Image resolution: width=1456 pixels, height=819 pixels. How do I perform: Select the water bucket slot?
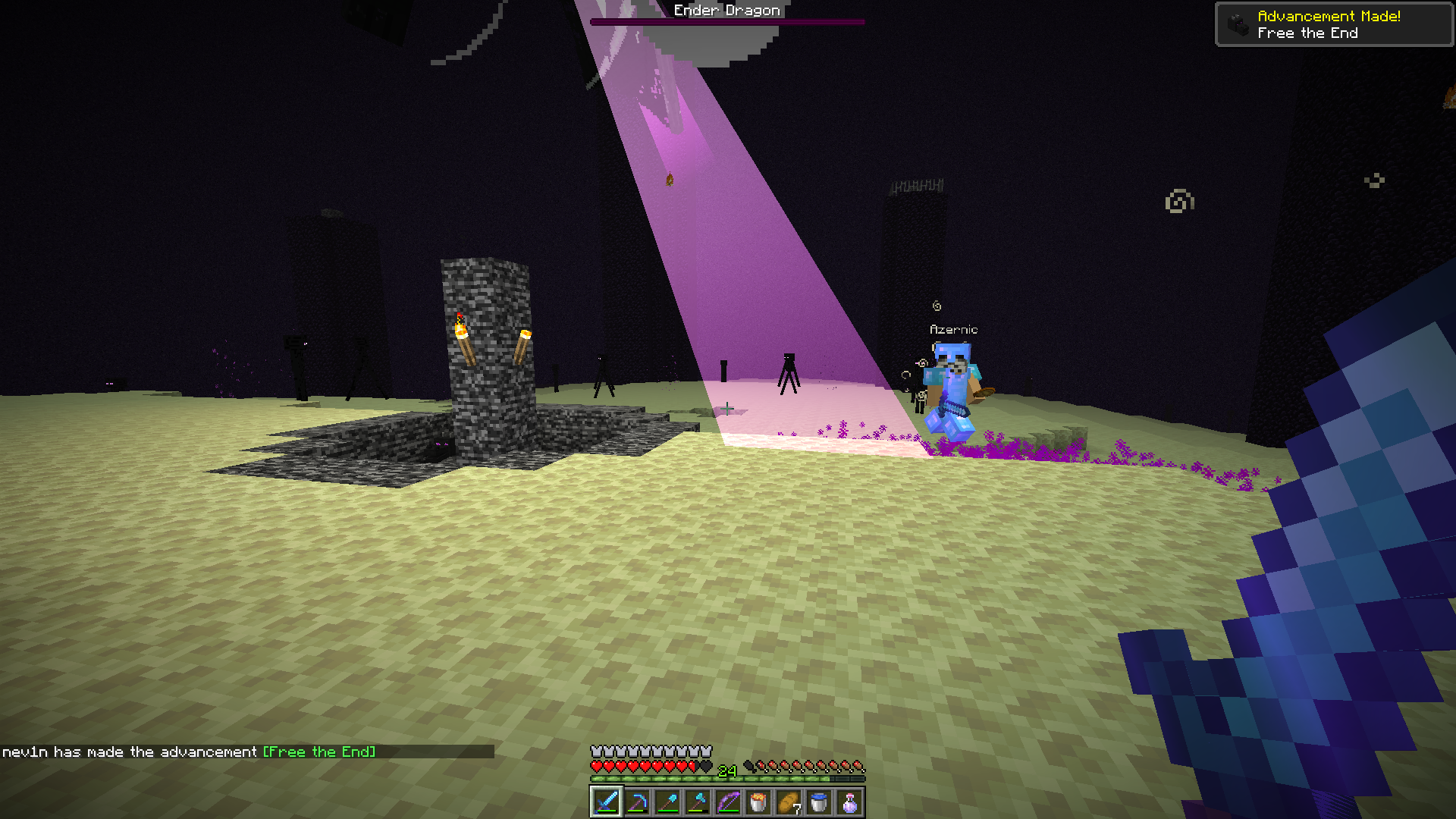[x=819, y=802]
